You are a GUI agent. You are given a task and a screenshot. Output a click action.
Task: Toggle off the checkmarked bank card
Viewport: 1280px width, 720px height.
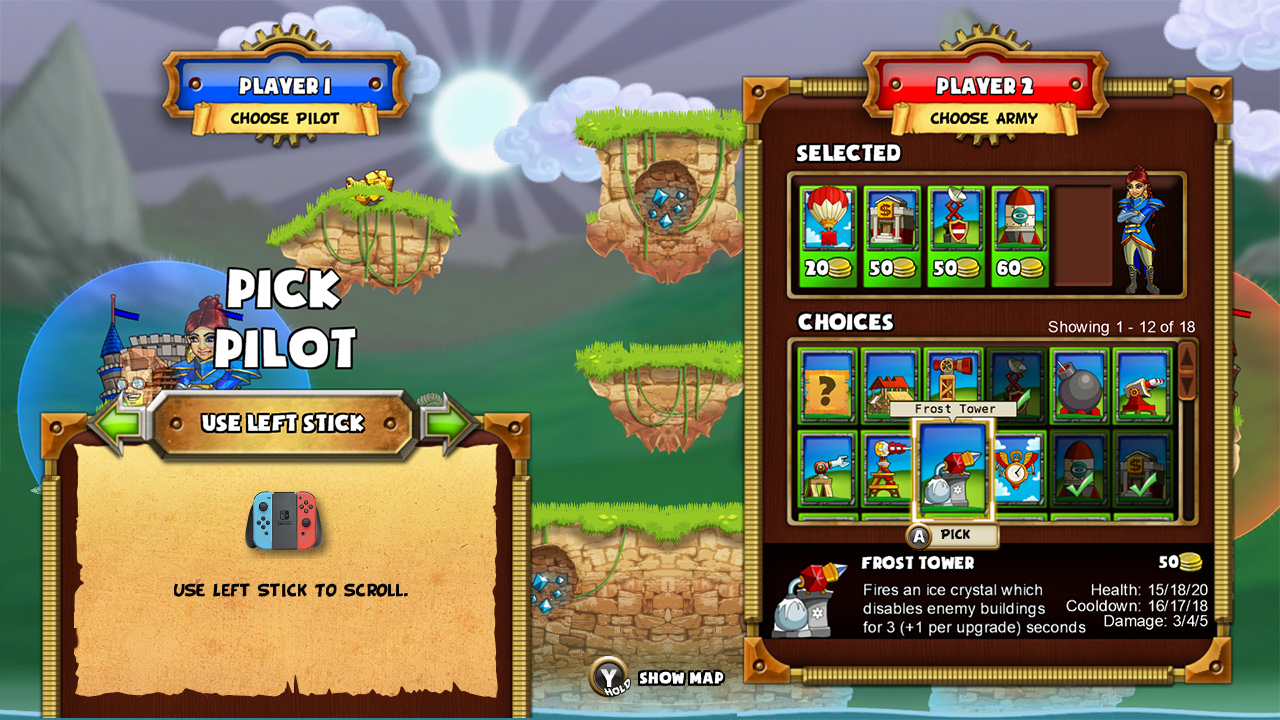click(x=1140, y=471)
